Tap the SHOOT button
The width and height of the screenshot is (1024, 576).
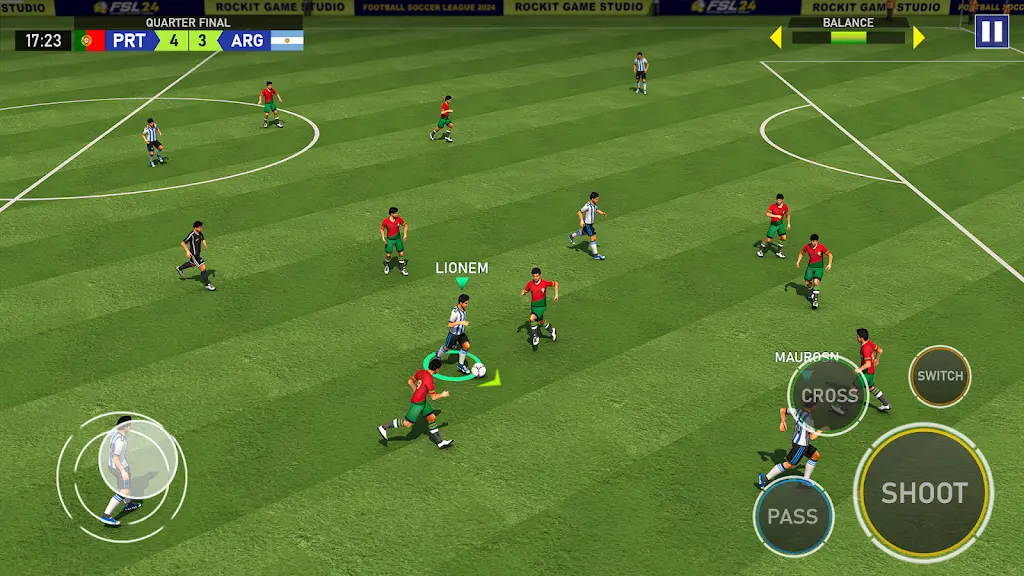pyautogui.click(x=924, y=492)
